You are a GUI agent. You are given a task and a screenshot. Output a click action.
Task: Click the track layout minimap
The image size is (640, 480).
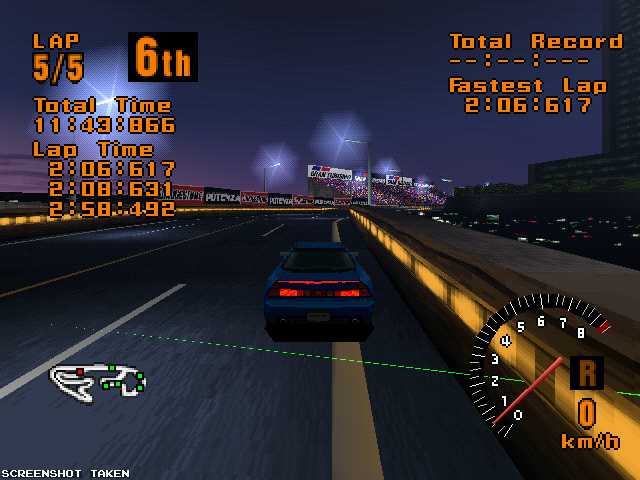pos(98,378)
